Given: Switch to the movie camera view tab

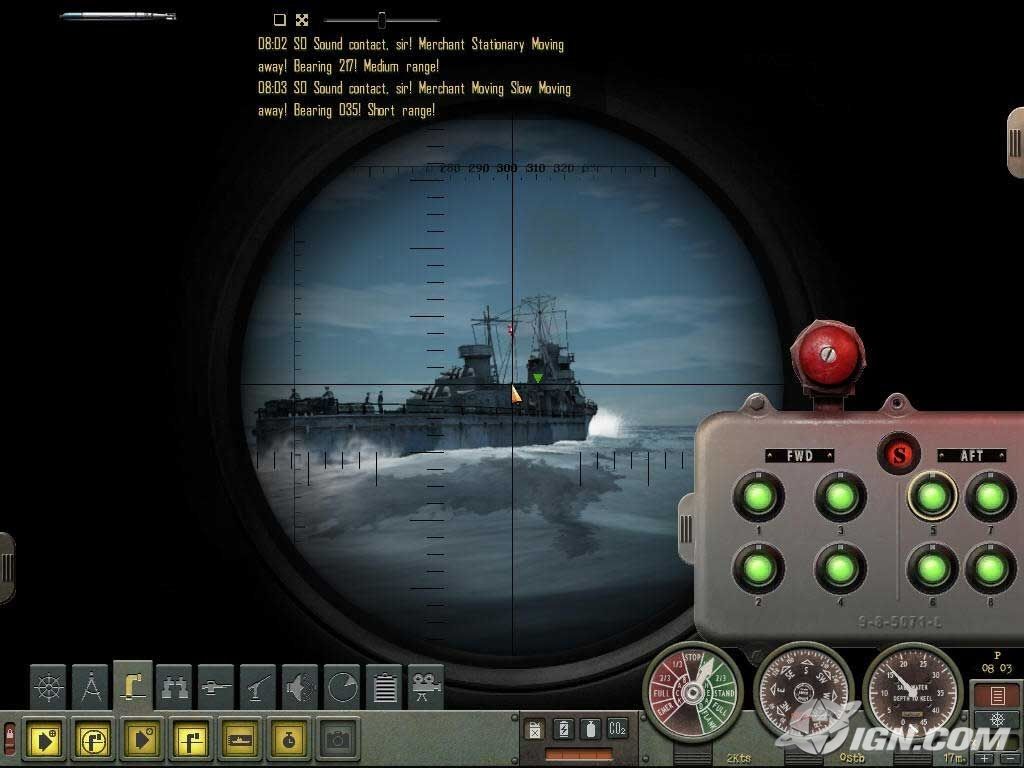Looking at the screenshot, I should click(x=427, y=688).
